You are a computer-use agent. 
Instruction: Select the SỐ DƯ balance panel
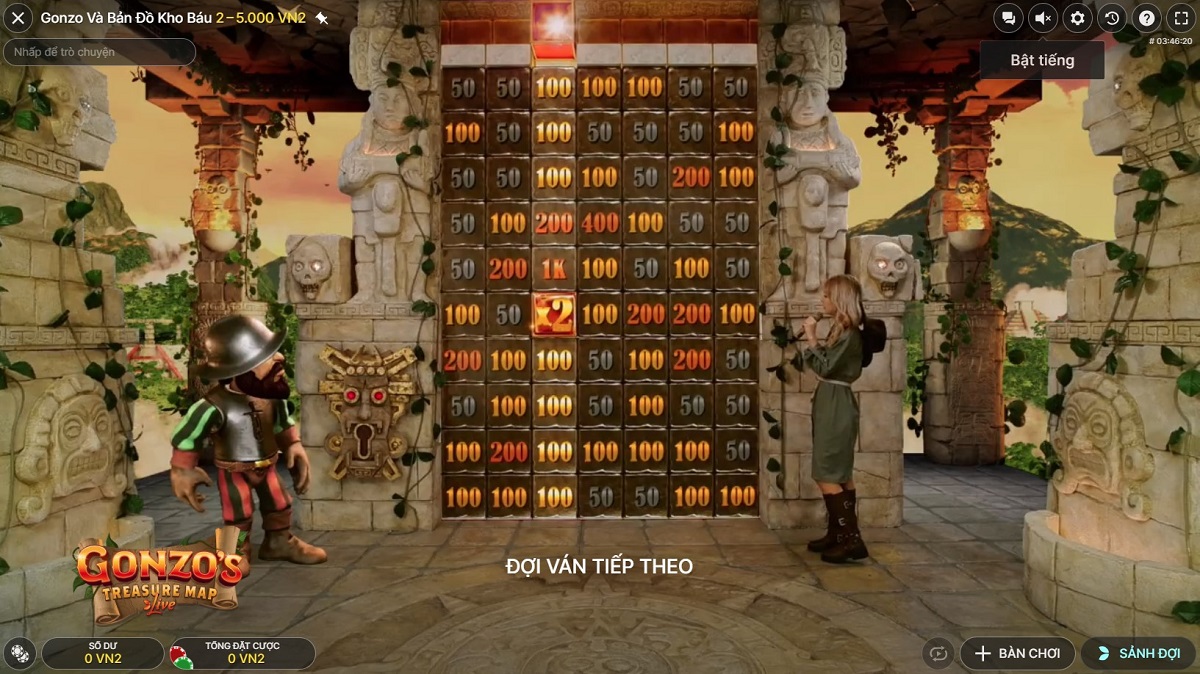(103, 653)
